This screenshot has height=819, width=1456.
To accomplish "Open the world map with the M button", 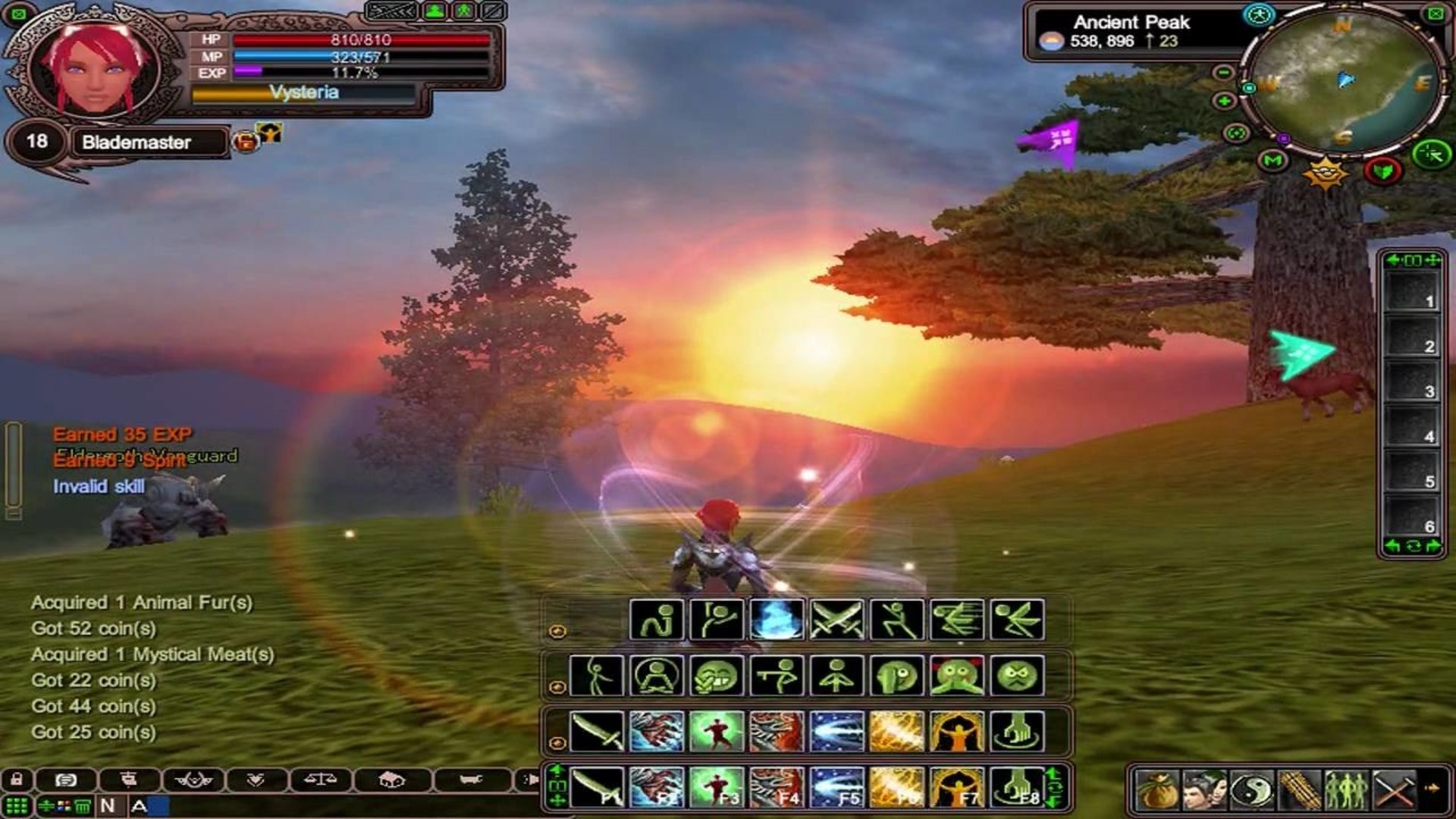I will click(x=1272, y=161).
